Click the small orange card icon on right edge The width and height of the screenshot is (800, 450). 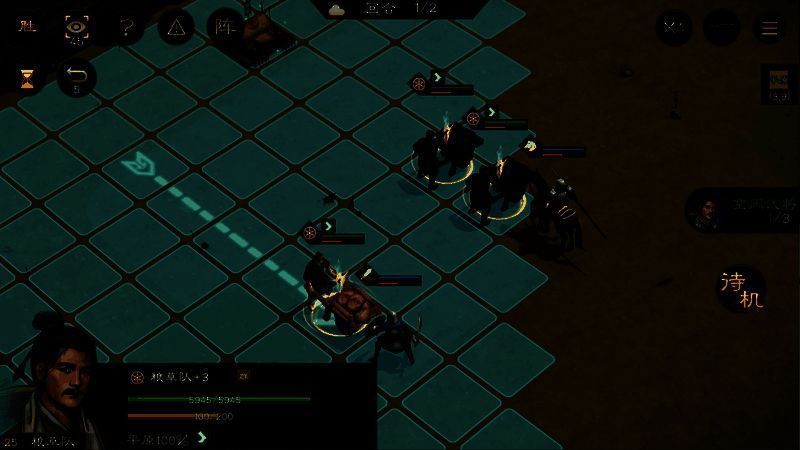tap(779, 84)
